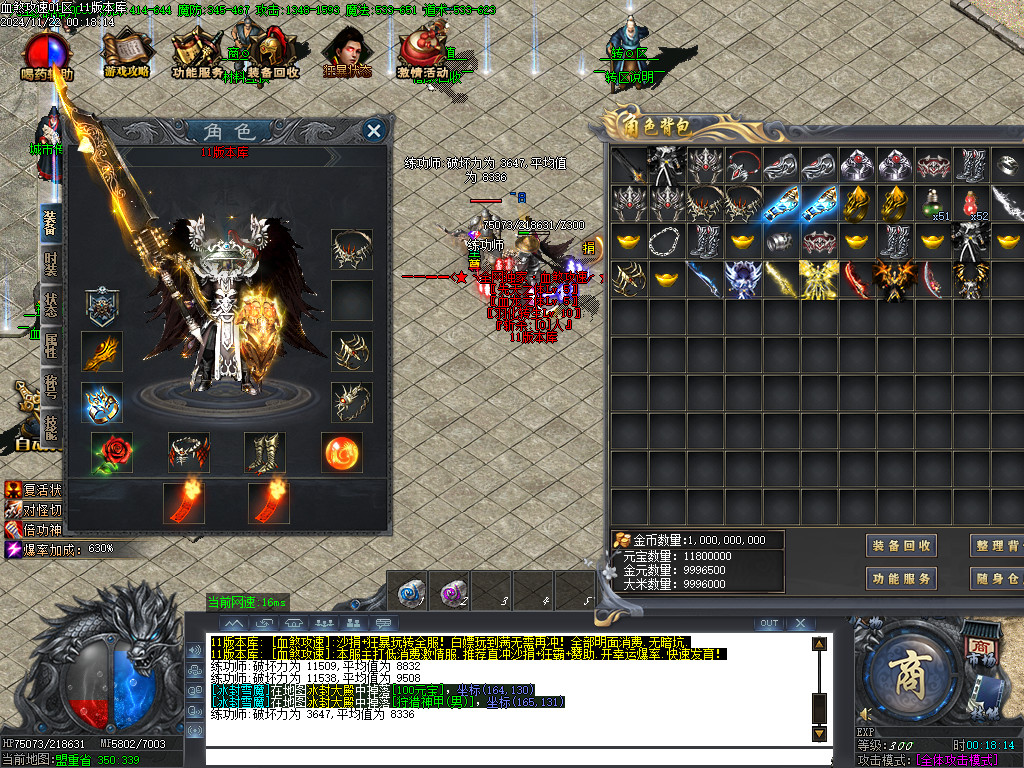1024x768 pixels.
Task: Switch to the 装备 equipment tab
Action: click(x=50, y=222)
